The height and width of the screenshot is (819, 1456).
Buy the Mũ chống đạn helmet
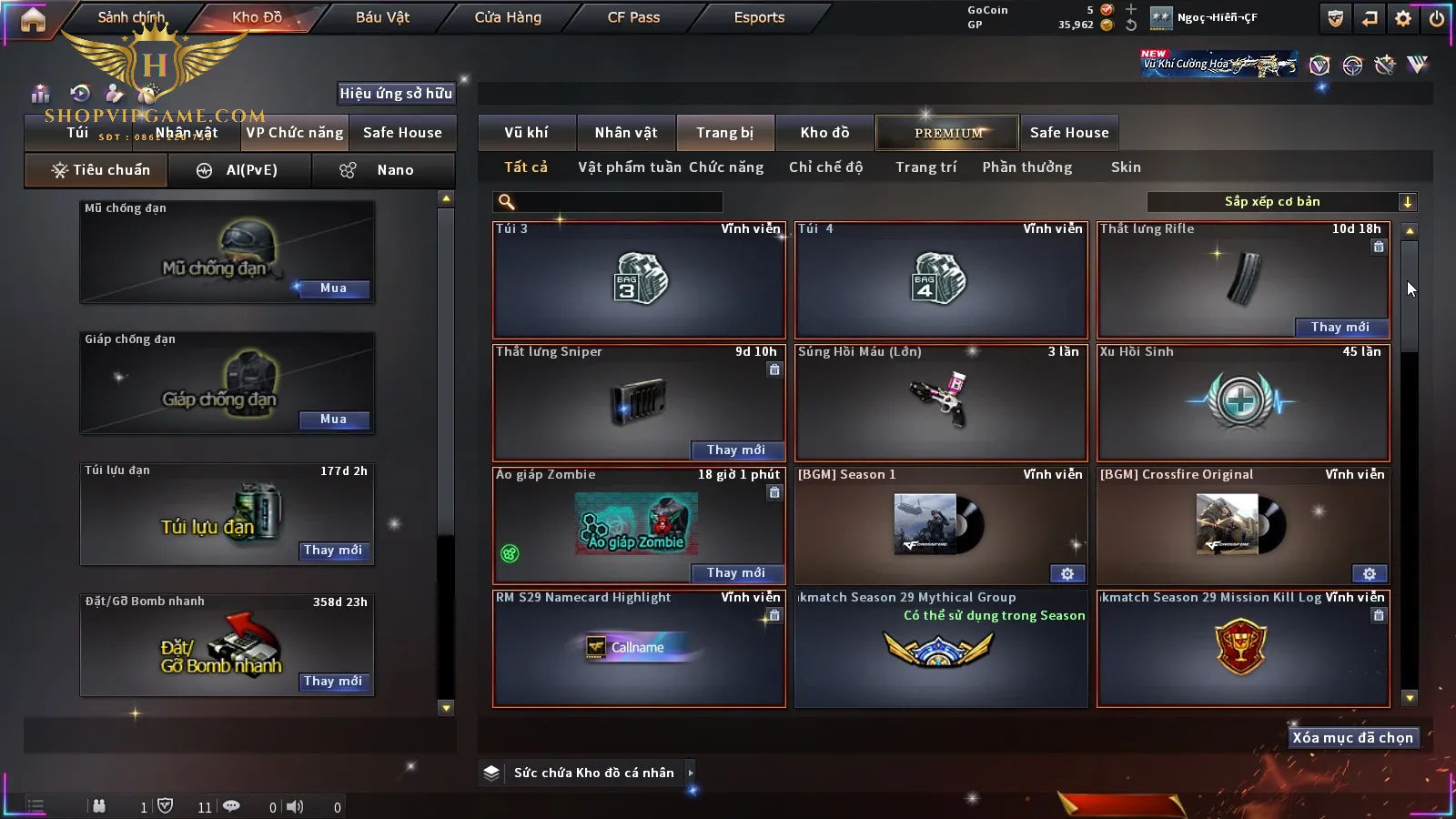pyautogui.click(x=333, y=288)
